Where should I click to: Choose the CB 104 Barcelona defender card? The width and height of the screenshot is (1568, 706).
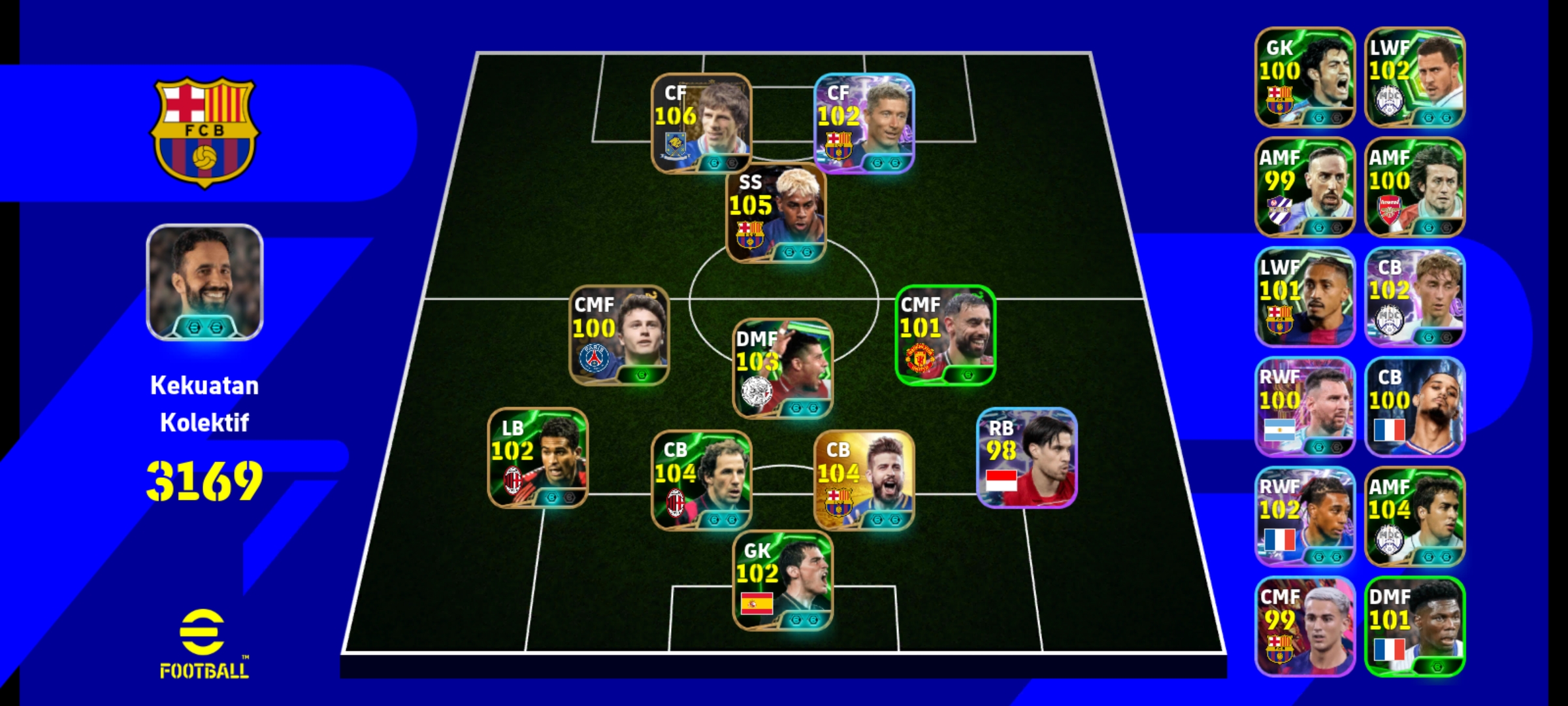click(x=864, y=480)
